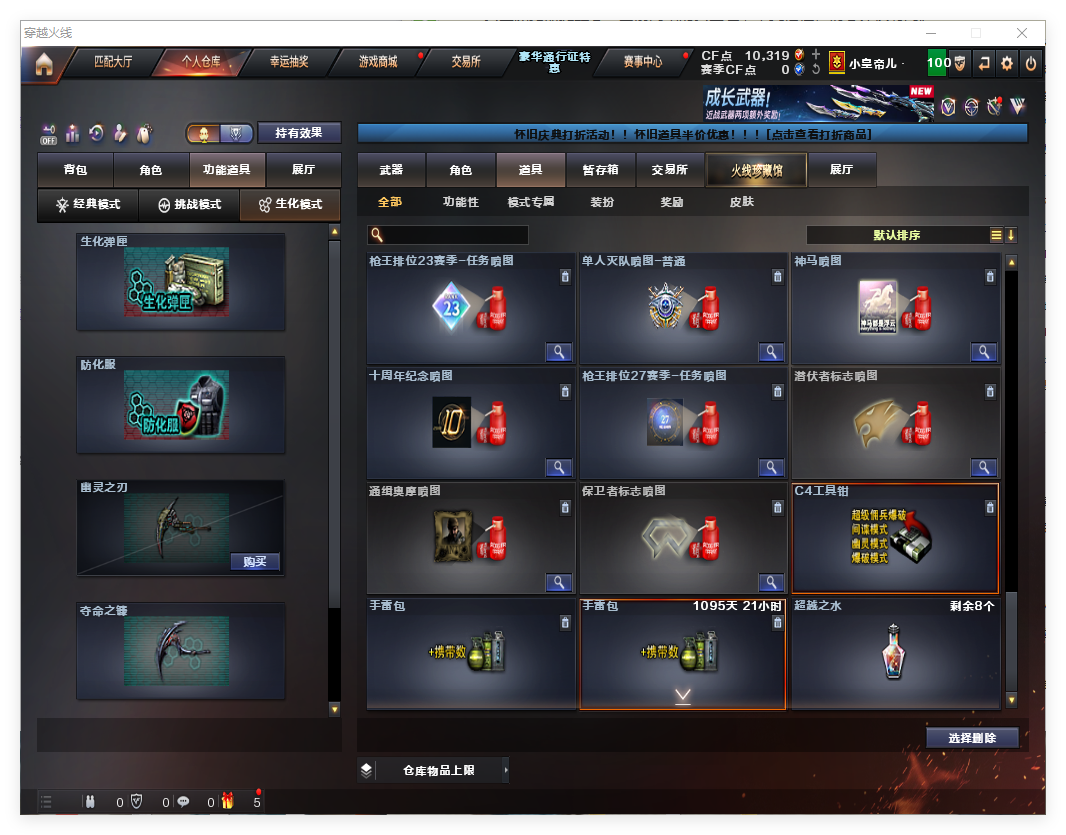Switch to the 武器 weapons tab

click(391, 170)
